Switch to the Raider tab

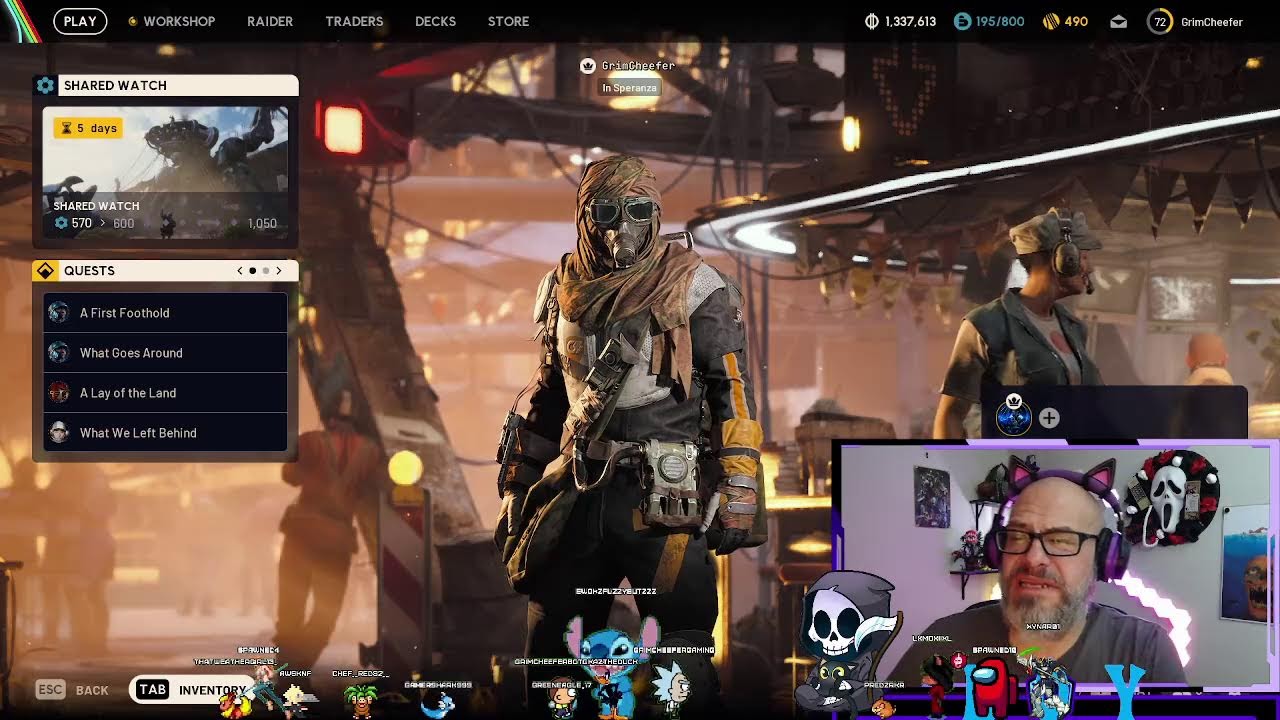[270, 21]
